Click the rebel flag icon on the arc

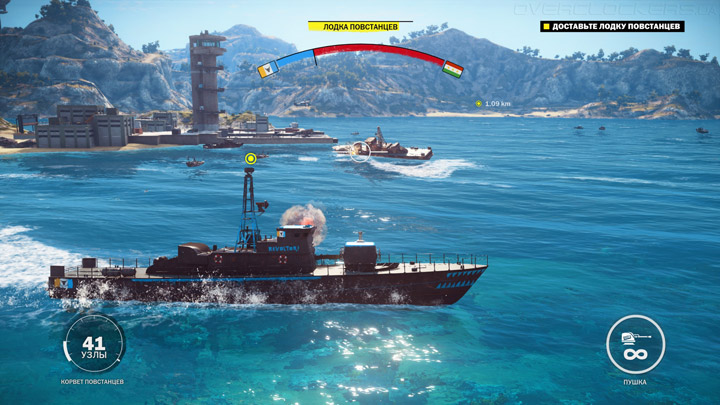click(267, 70)
